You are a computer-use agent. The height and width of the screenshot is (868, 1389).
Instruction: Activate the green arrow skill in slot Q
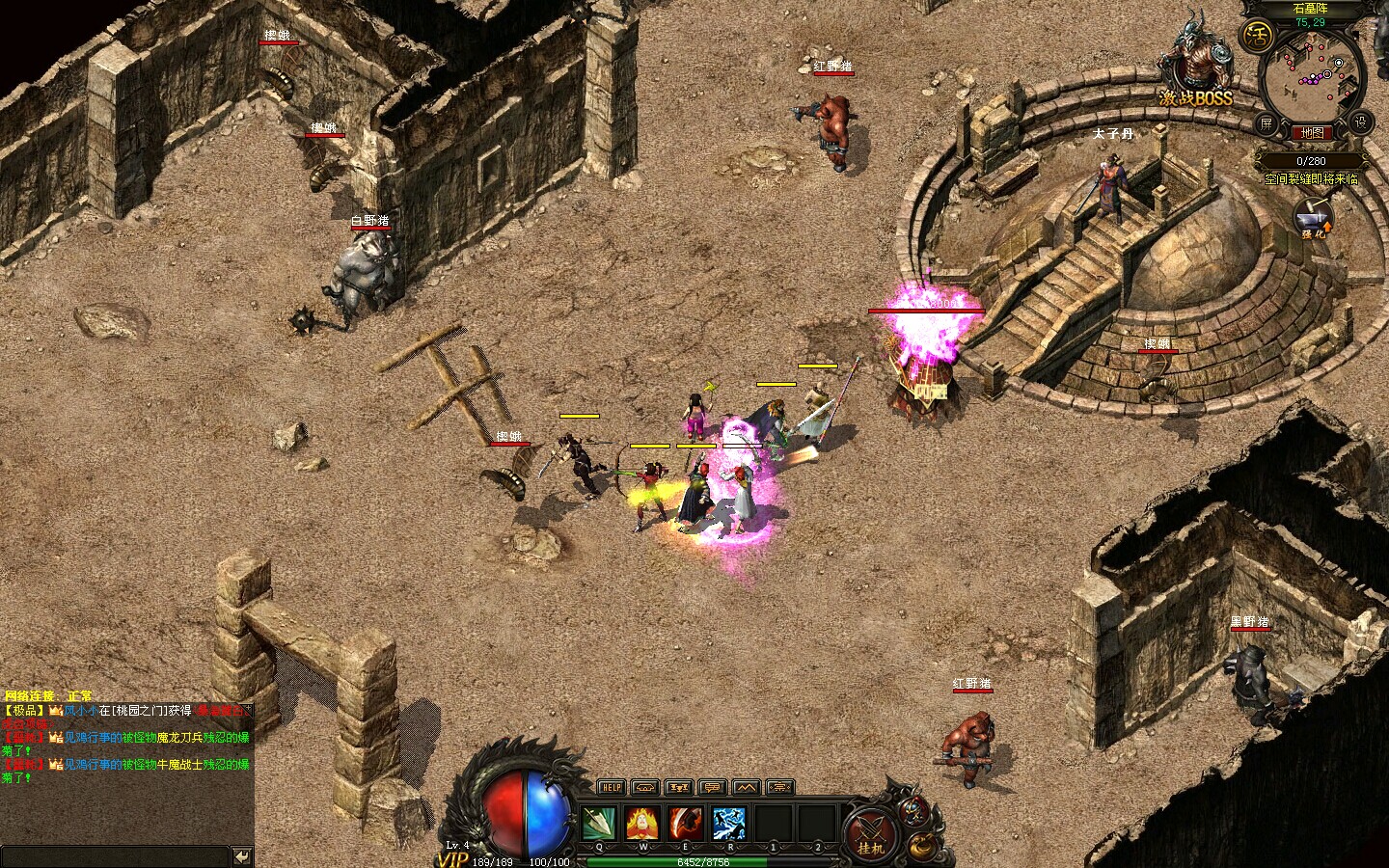click(598, 824)
